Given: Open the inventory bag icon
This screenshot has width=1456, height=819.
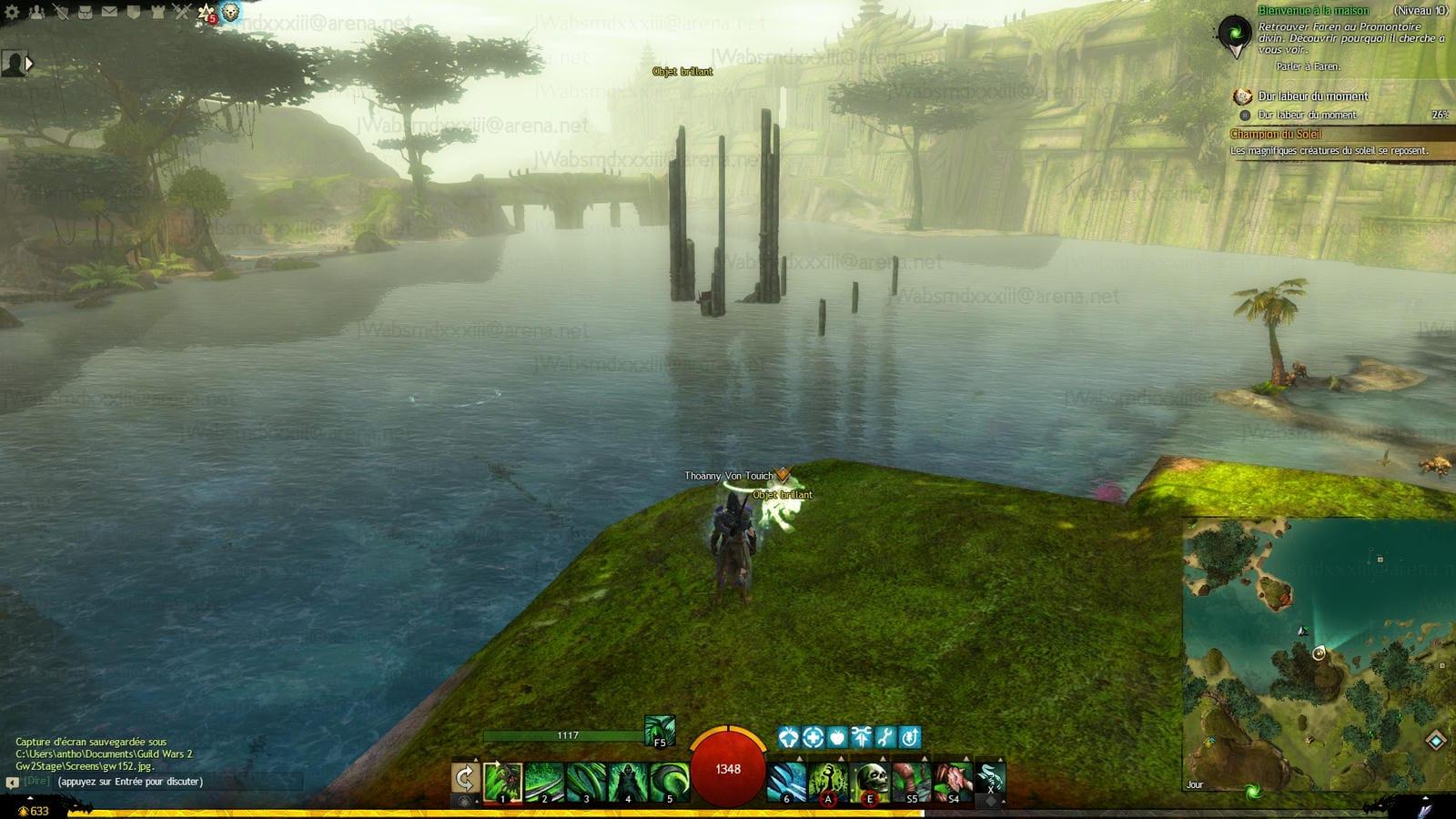Looking at the screenshot, I should [84, 12].
